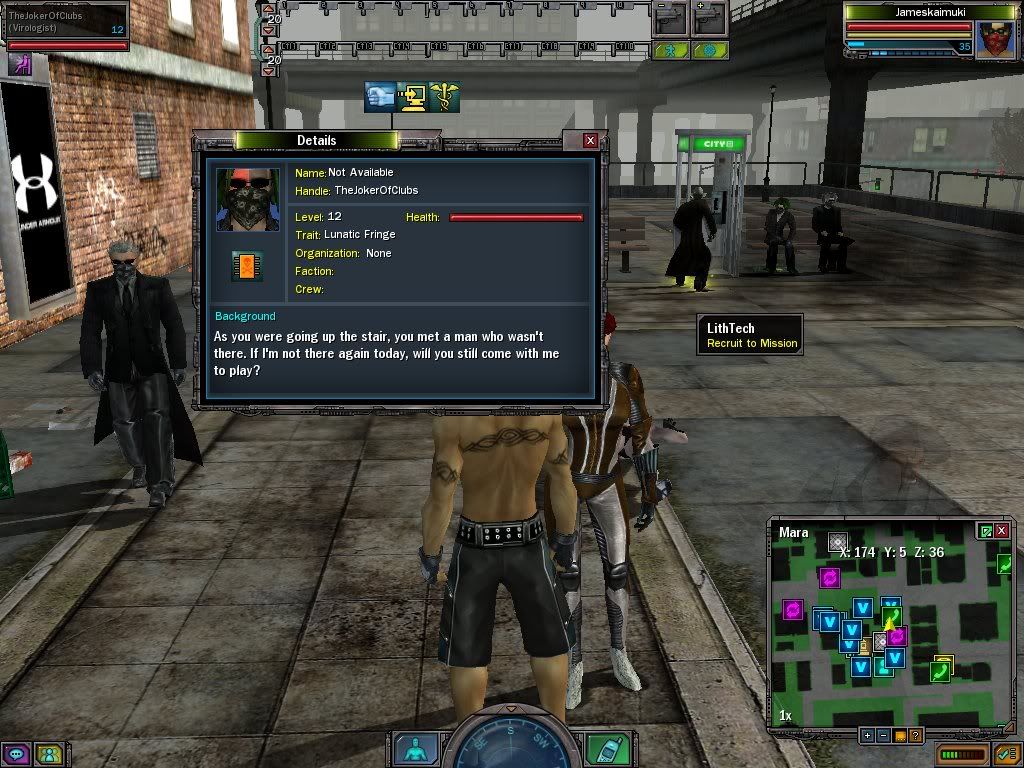The image size is (1024, 768).
Task: Click TheJokerOfClubs portrait in Details
Action: 247,200
